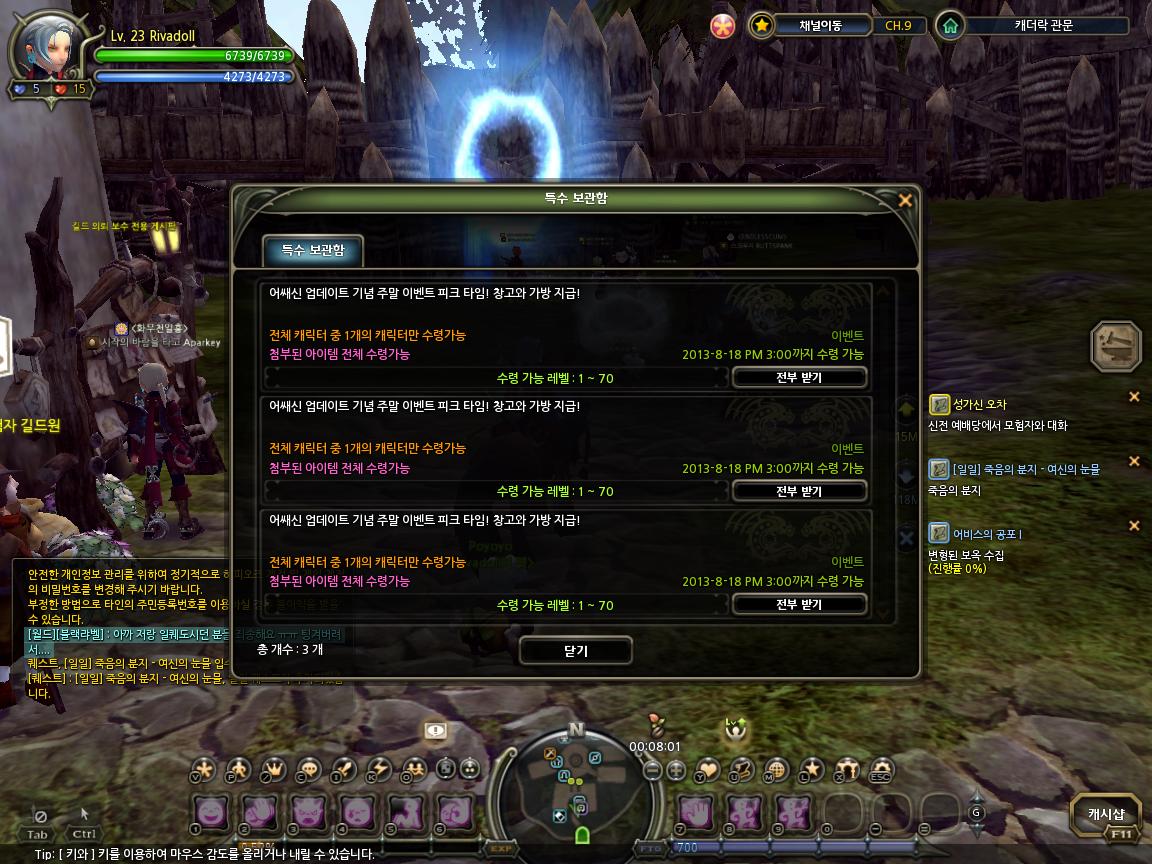Viewport: 1152px width, 864px height.
Task: Zoom out the minimap with the minus button
Action: [652, 770]
